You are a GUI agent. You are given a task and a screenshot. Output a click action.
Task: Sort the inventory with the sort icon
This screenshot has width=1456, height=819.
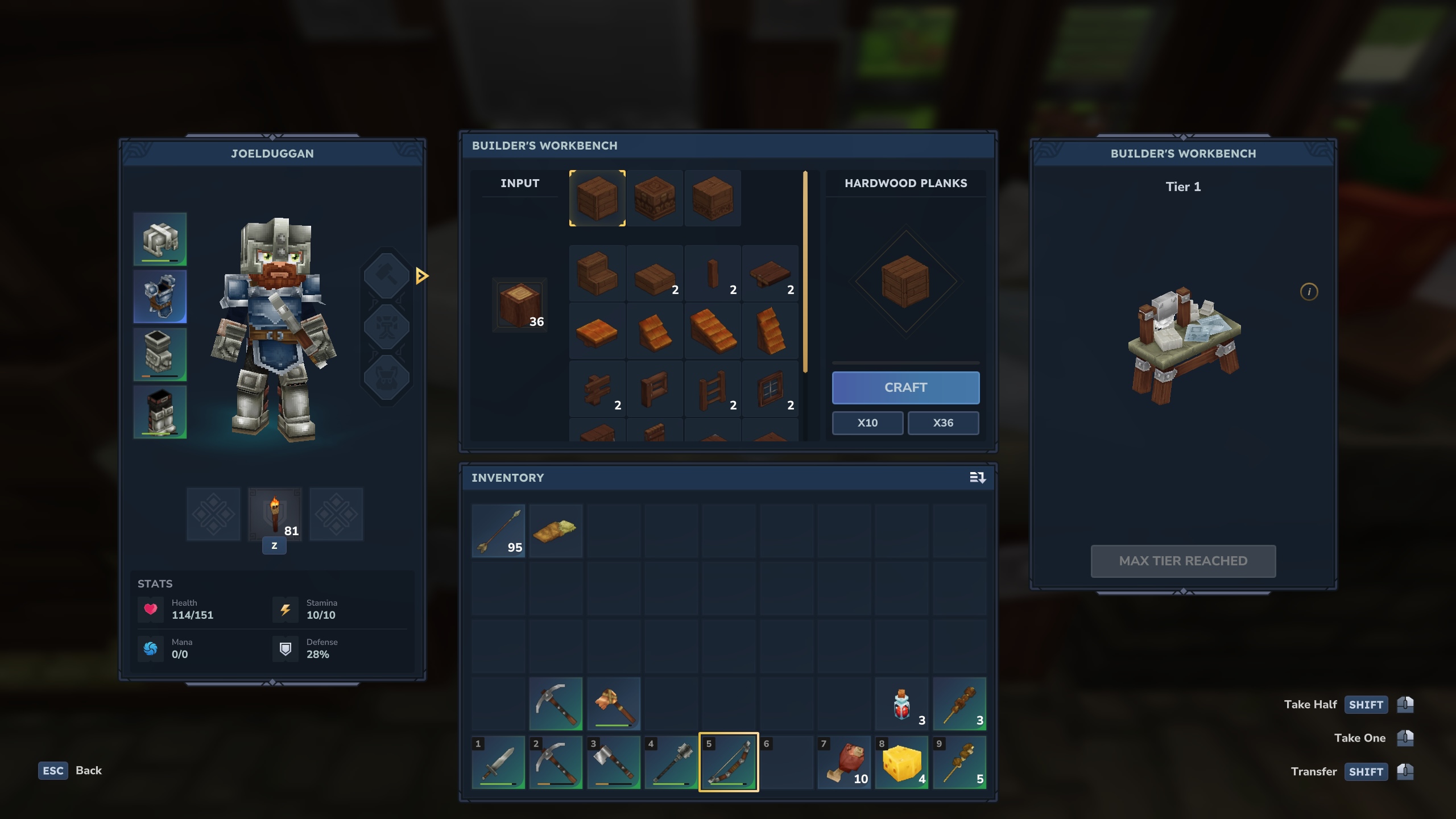977,478
